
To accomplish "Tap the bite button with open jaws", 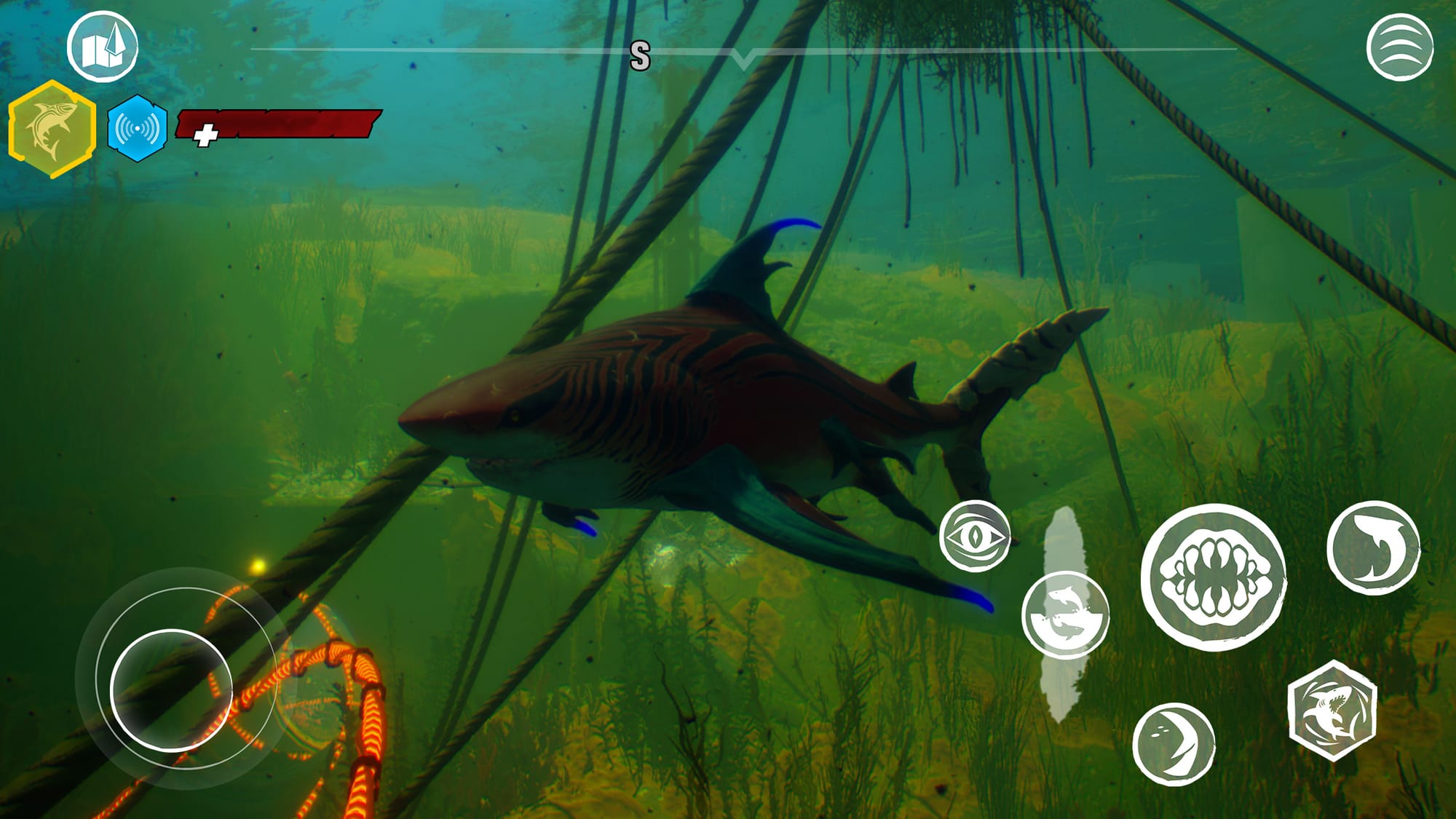I will [x=1213, y=577].
